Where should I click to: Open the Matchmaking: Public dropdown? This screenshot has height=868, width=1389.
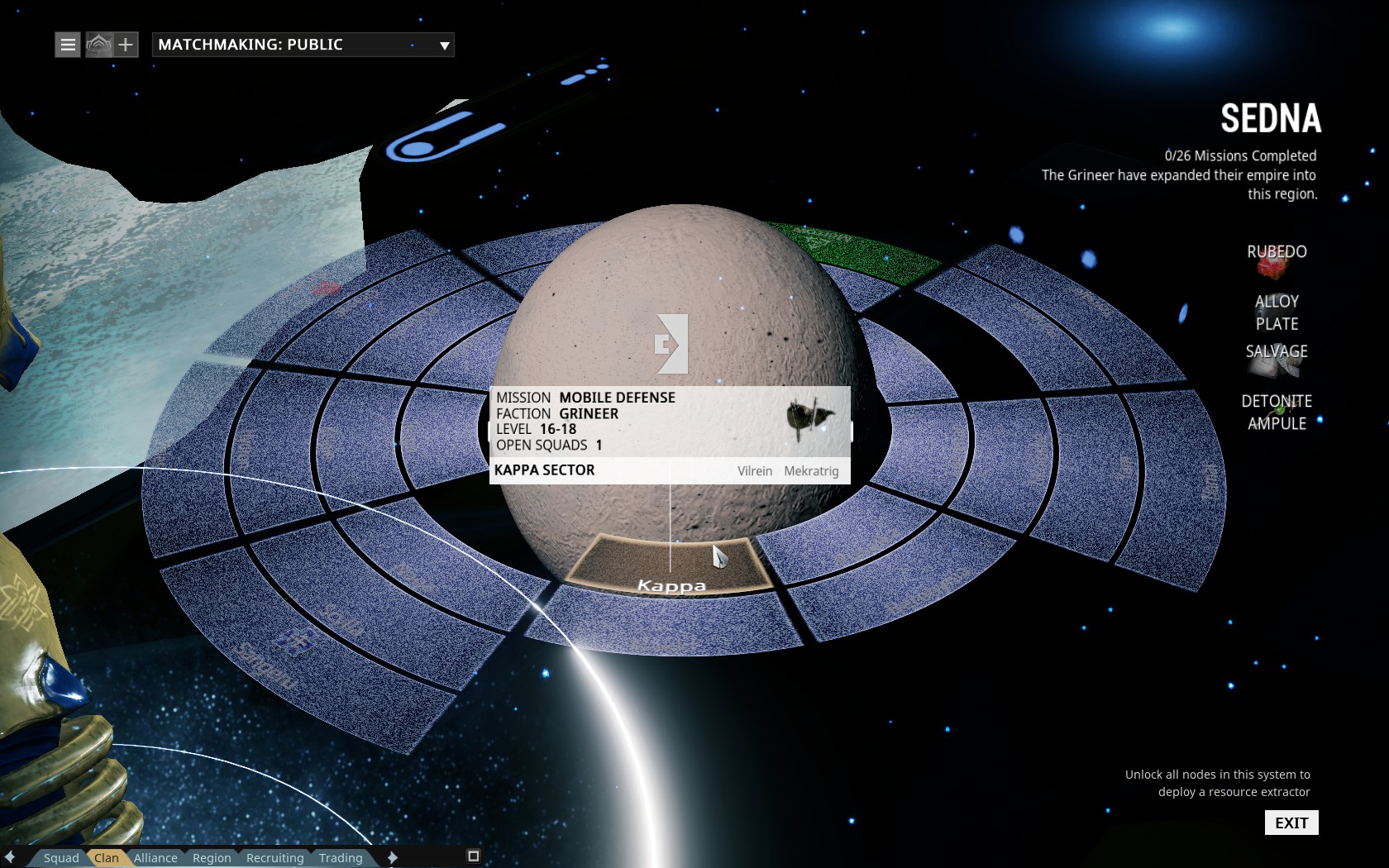pyautogui.click(x=303, y=45)
